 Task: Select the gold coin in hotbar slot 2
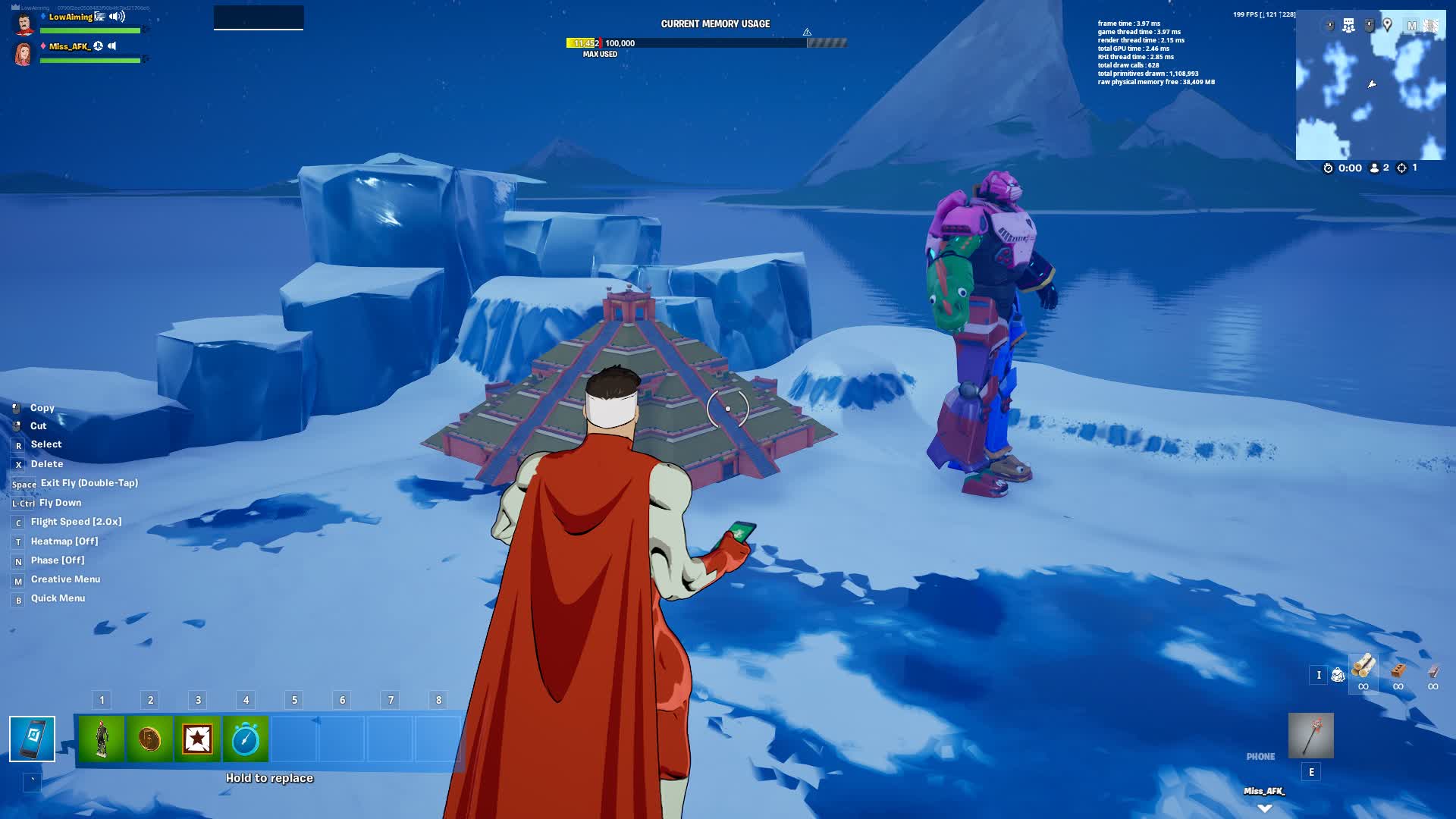(150, 739)
